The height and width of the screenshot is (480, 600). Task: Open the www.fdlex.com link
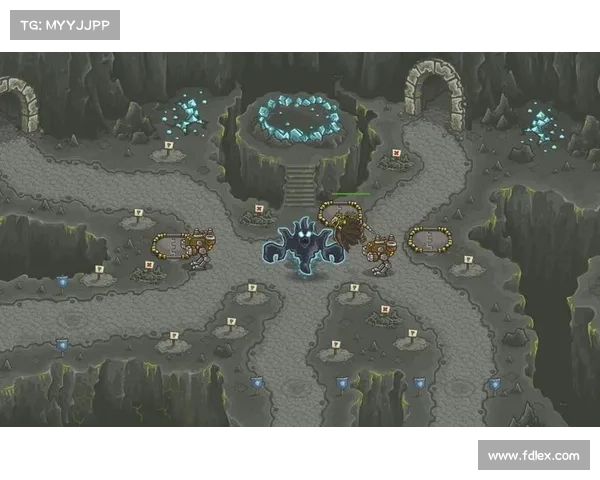(x=532, y=456)
